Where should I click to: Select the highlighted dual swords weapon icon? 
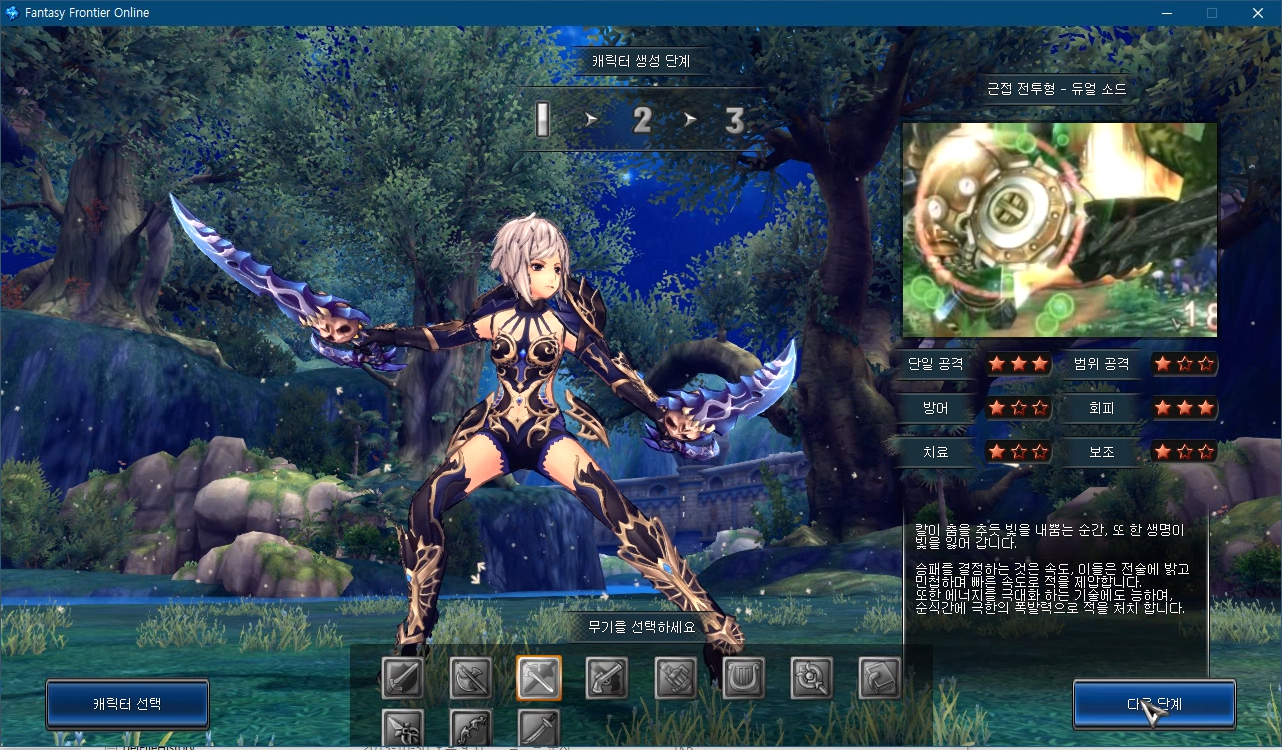[539, 678]
